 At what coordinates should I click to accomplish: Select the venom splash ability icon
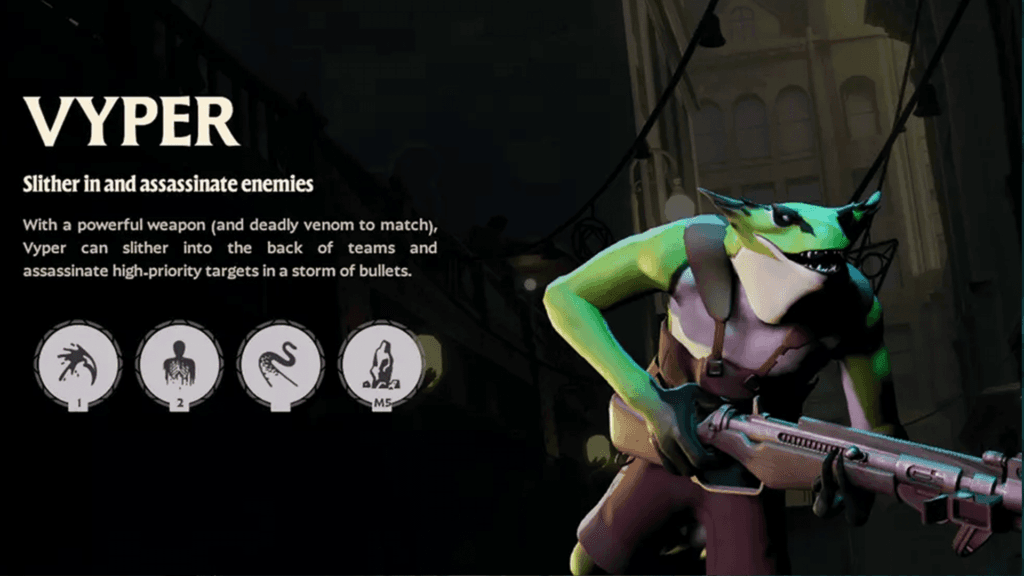(x=78, y=362)
